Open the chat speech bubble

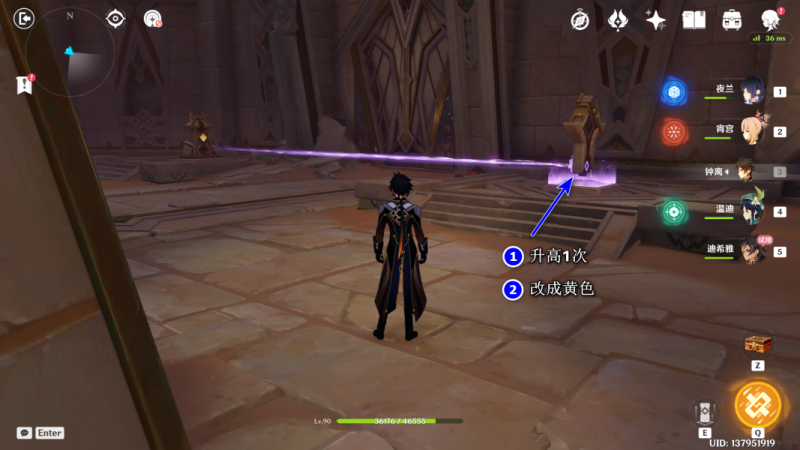point(24,433)
